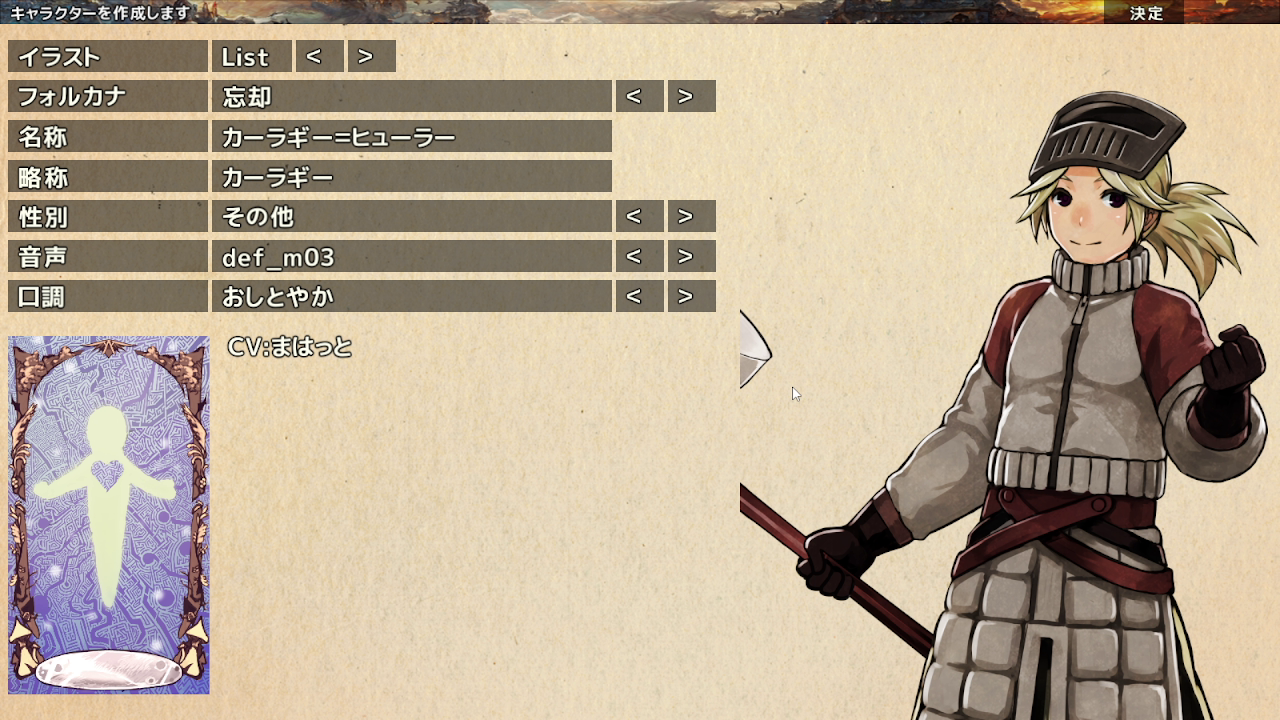Click the forcana tarot card image
The height and width of the screenshot is (720, 1280).
(109, 515)
